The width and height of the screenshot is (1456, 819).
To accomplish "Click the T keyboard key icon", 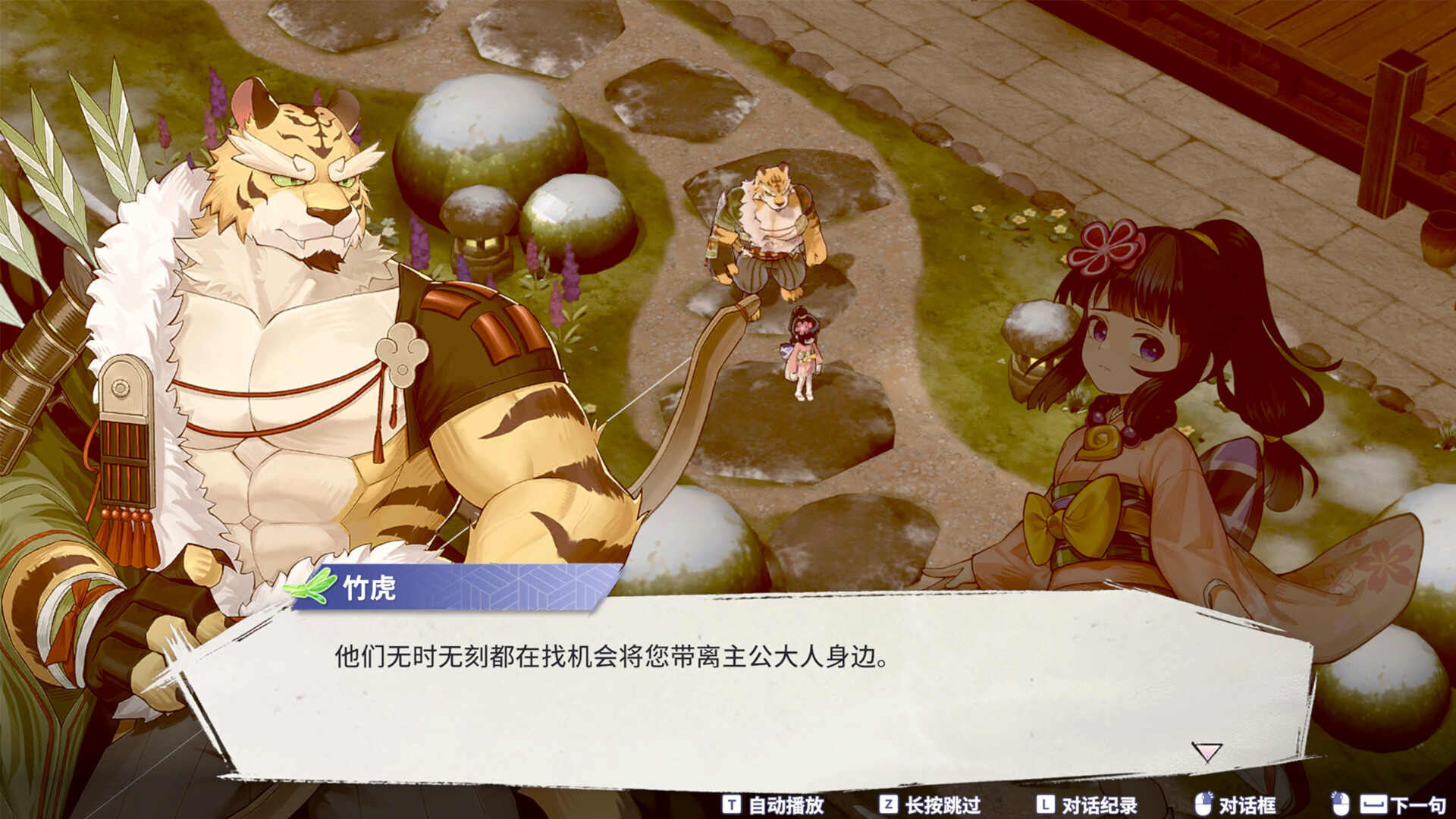I will point(732,804).
